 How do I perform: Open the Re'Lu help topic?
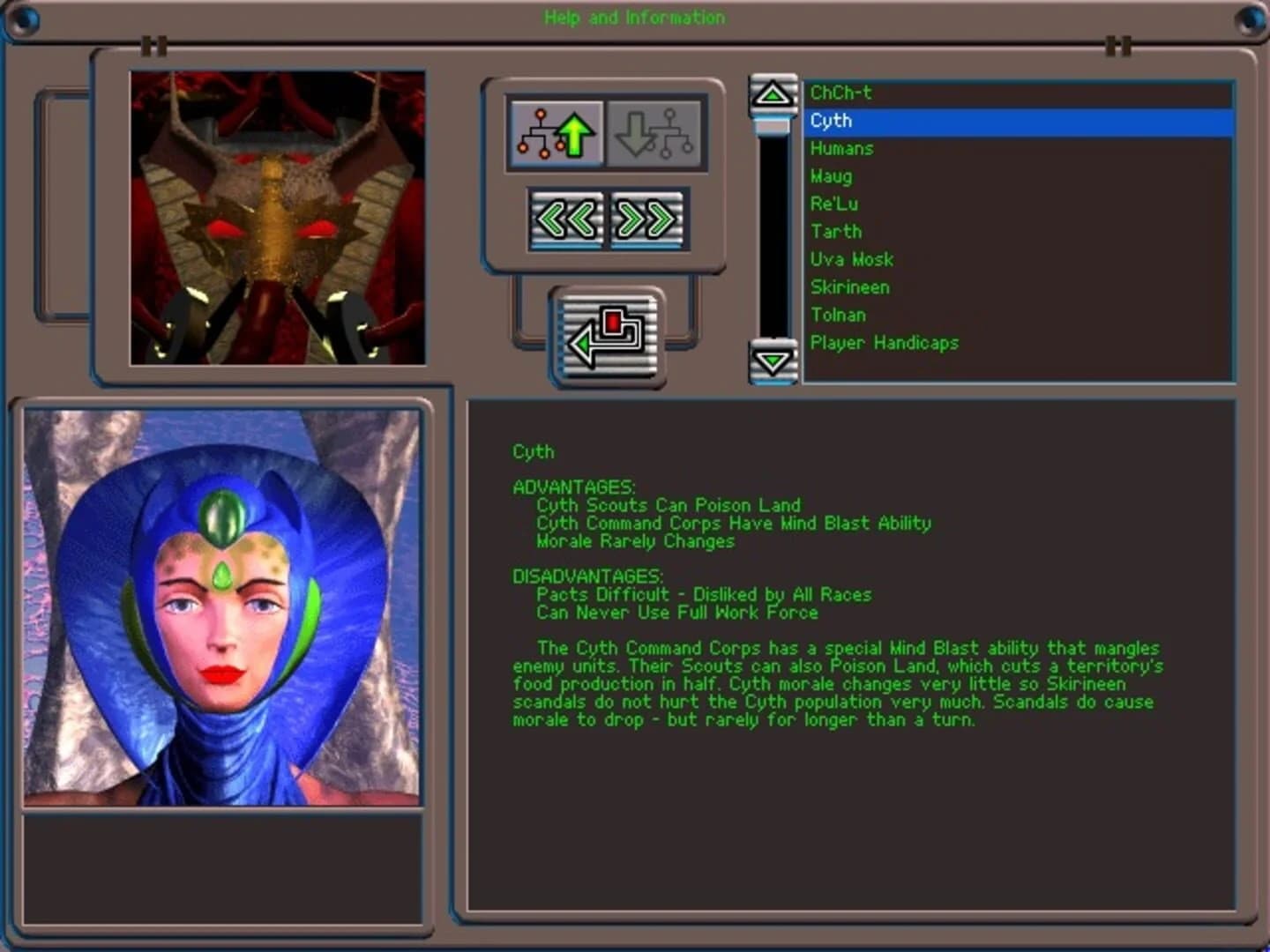[833, 204]
